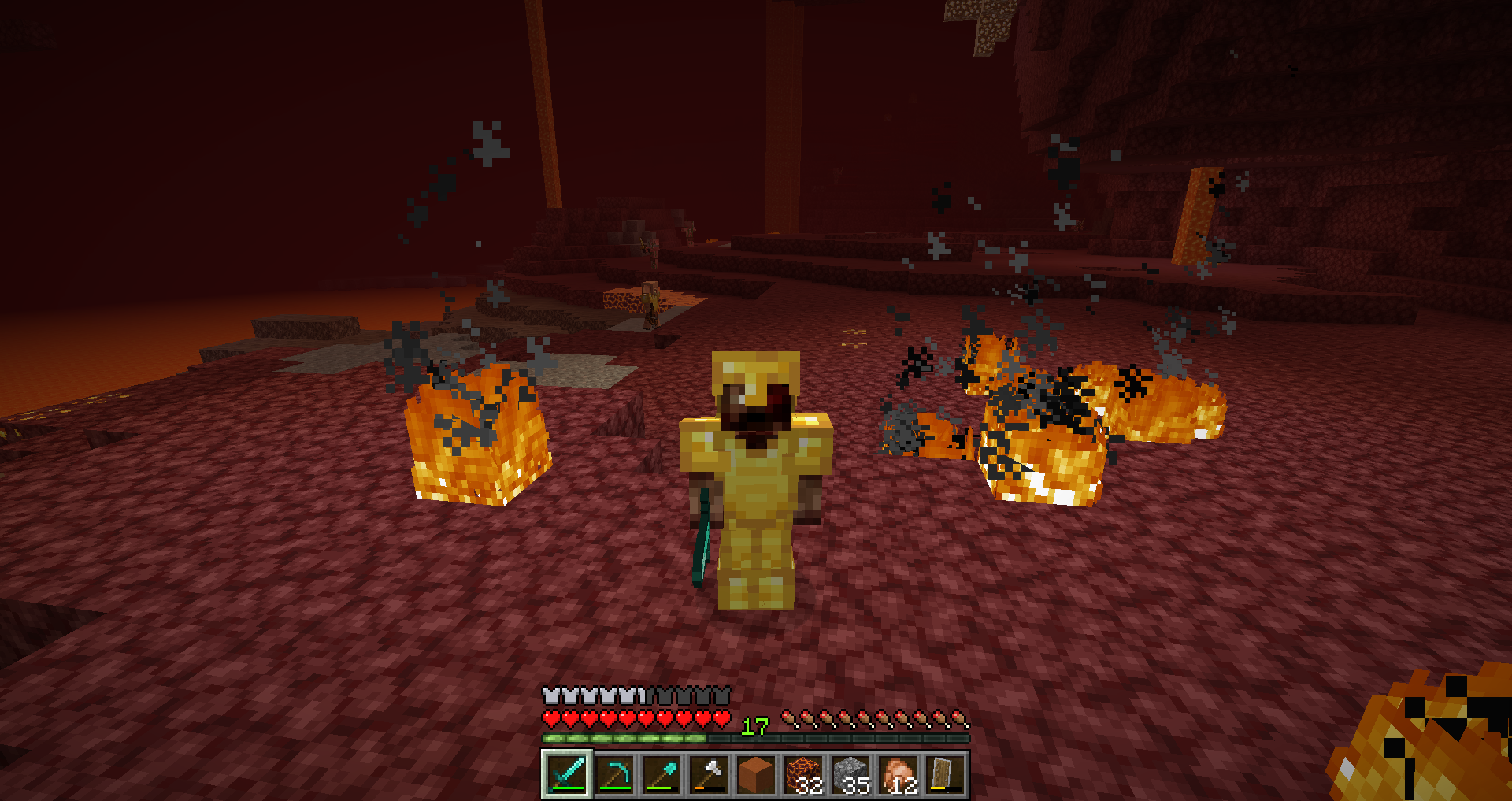
Task: Select the diamond pickaxe hotbar slot
Action: [x=614, y=774]
